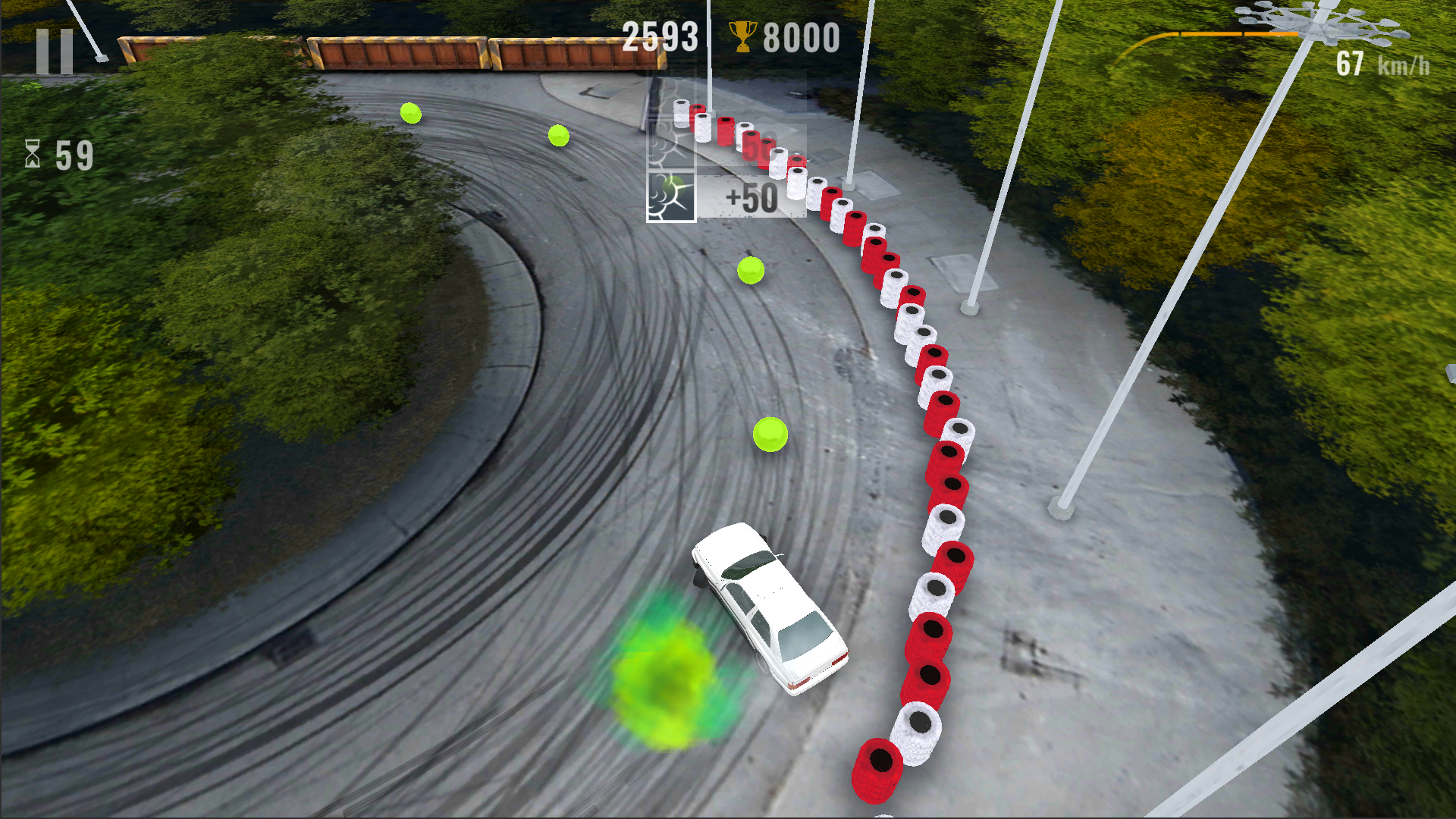The height and width of the screenshot is (819, 1456).
Task: Click the yellow speed gauge bar
Action: click(1206, 33)
